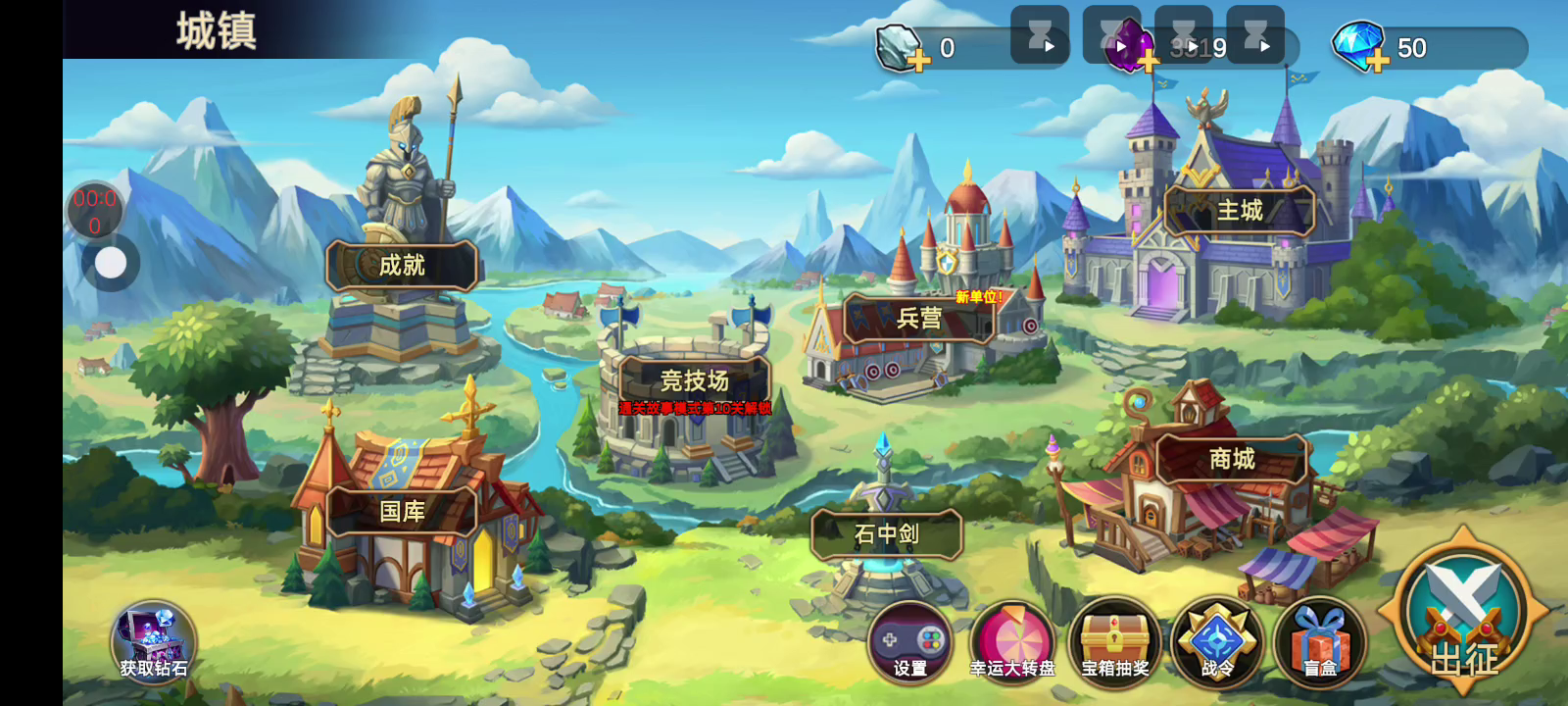Open the 盲盒 blind box

(1320, 643)
